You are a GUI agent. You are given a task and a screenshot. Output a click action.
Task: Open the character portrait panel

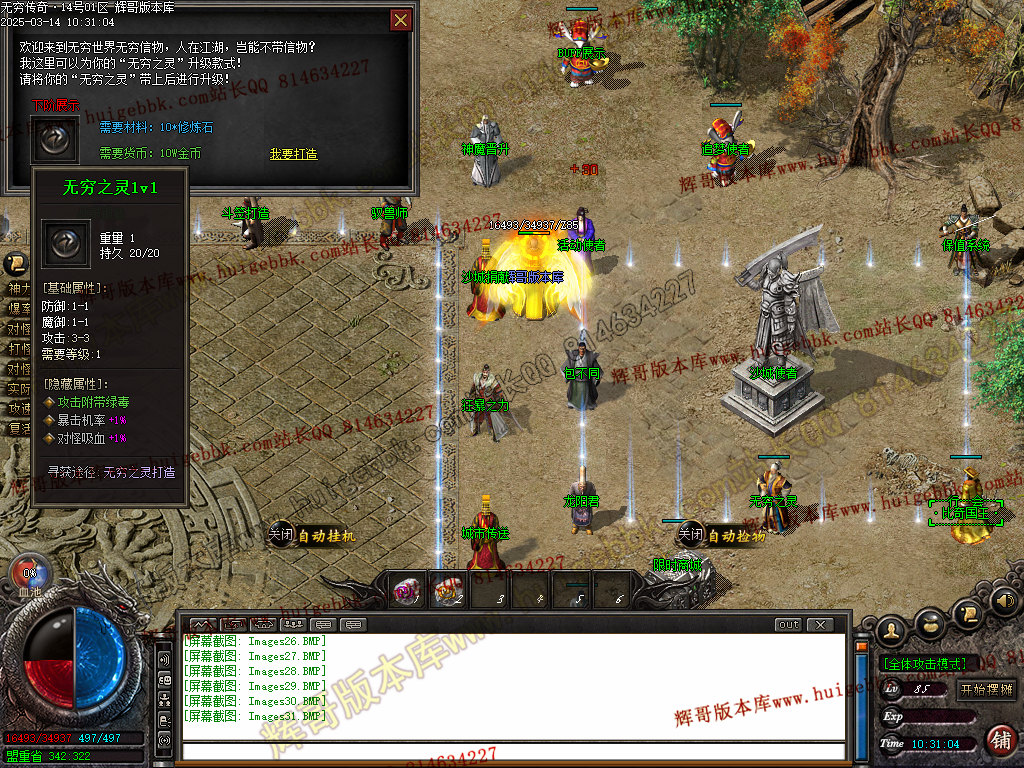[892, 630]
